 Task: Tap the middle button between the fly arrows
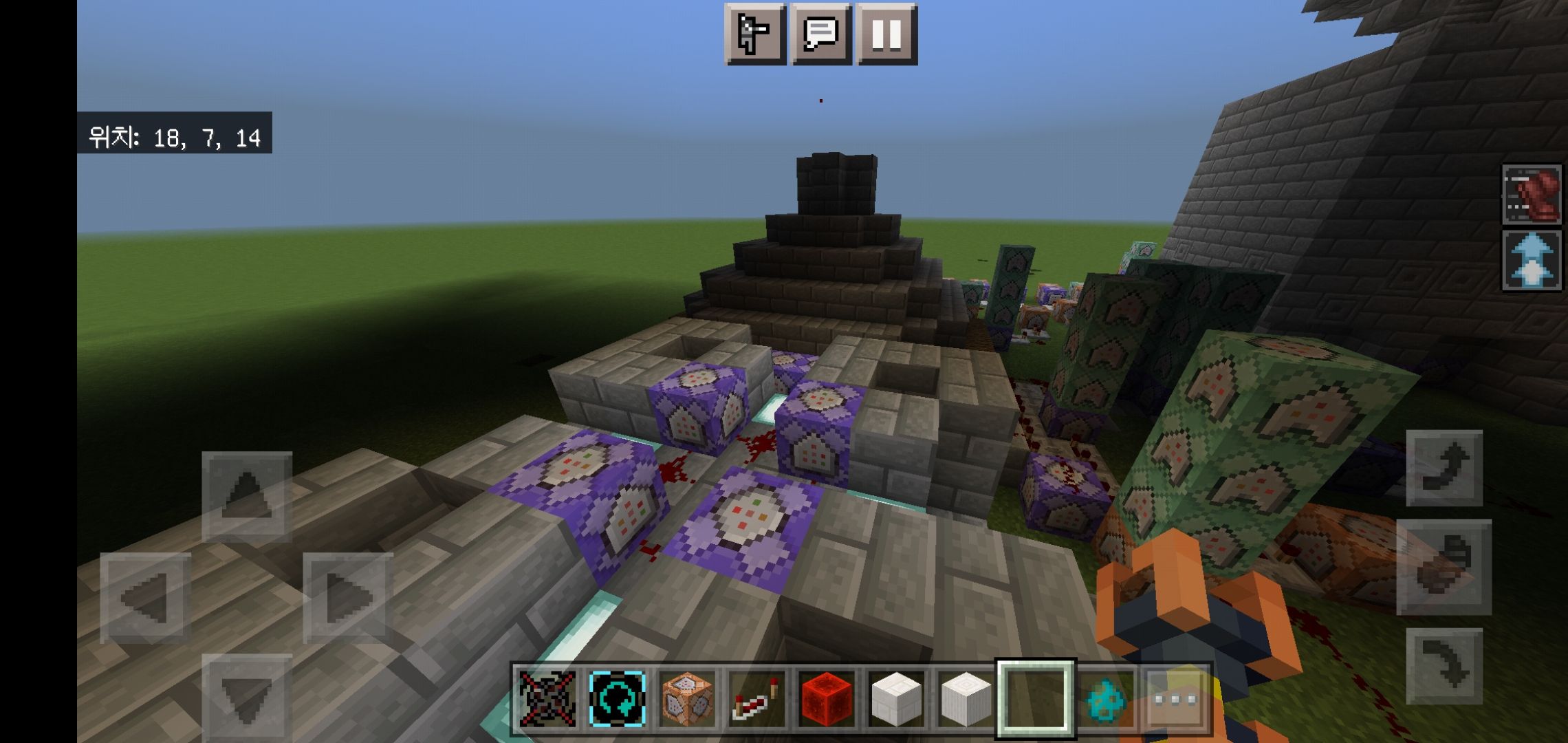[1444, 567]
